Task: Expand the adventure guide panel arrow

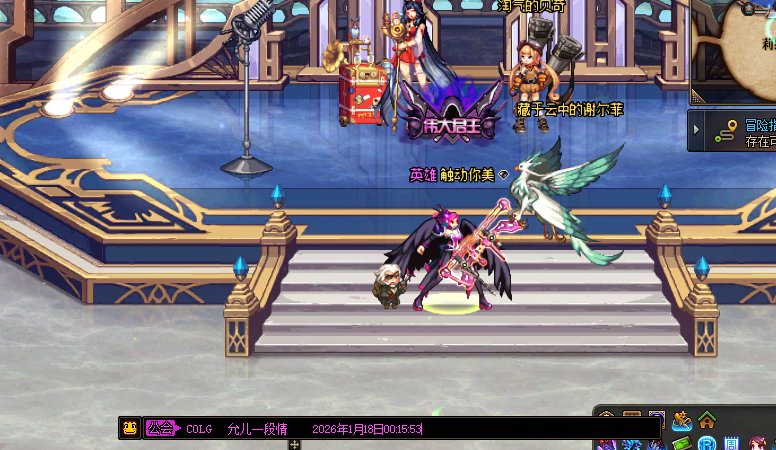Action: (x=696, y=130)
